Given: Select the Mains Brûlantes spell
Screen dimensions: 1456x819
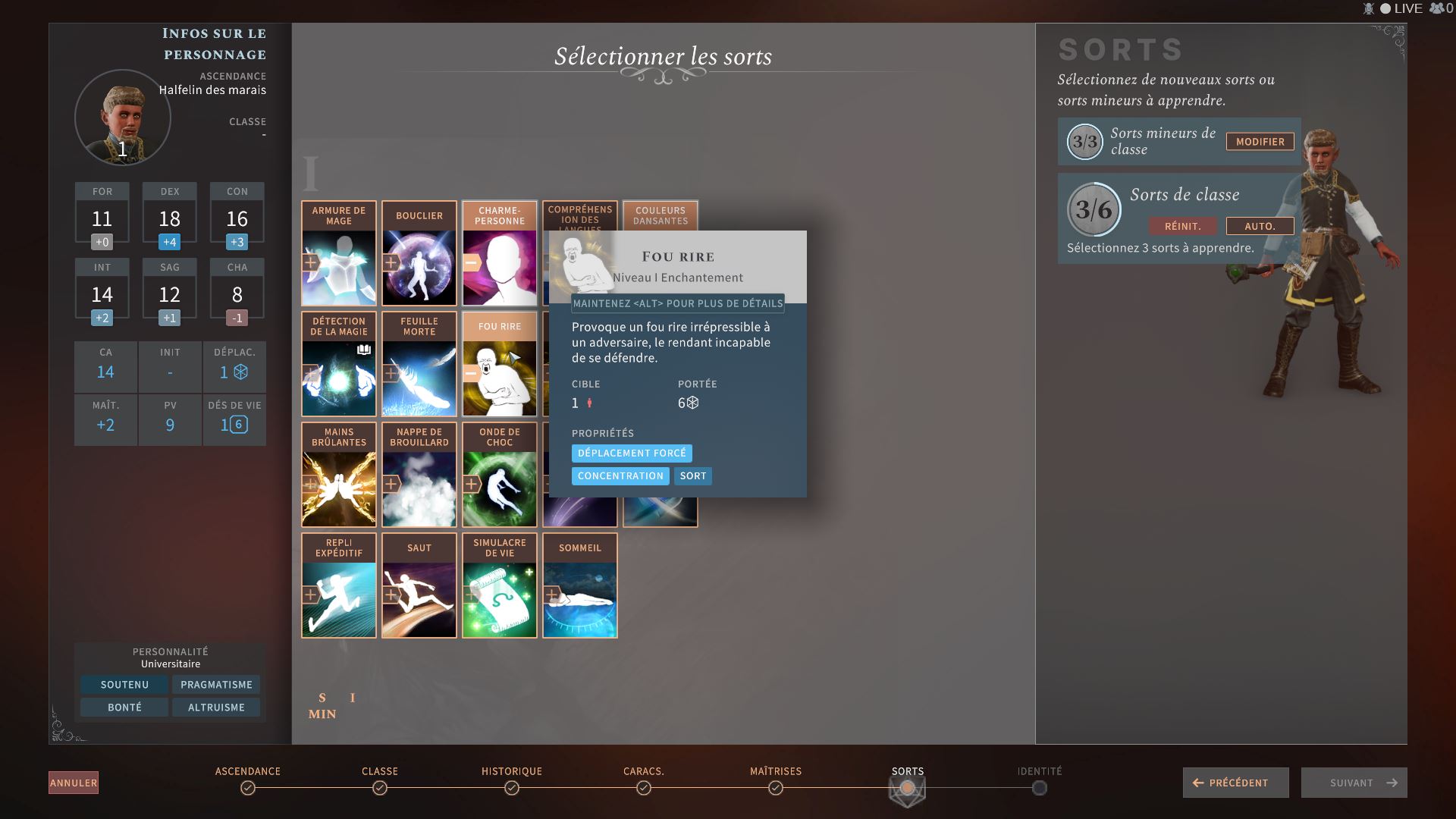Looking at the screenshot, I should pos(339,475).
